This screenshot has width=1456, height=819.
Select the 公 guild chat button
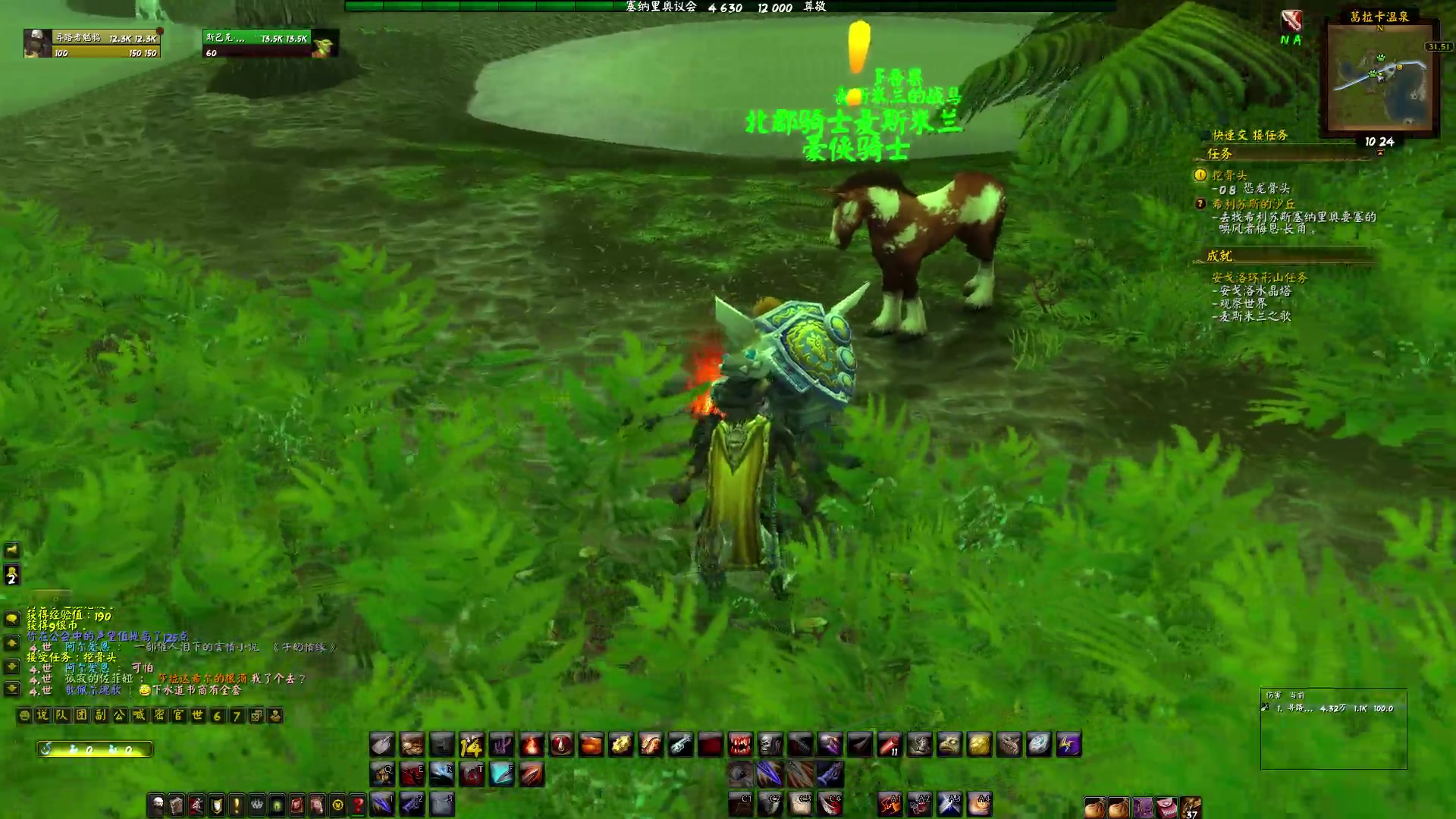tap(120, 715)
